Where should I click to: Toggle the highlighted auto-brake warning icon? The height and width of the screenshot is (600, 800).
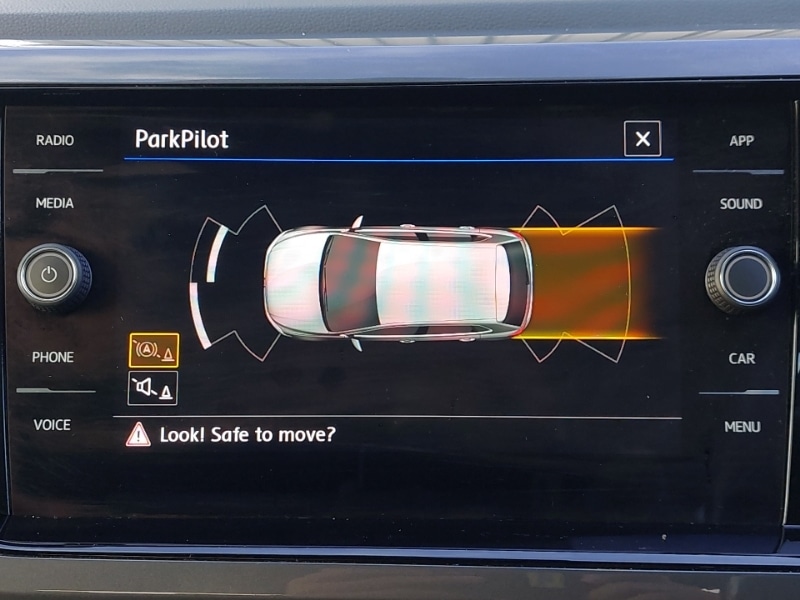point(154,351)
